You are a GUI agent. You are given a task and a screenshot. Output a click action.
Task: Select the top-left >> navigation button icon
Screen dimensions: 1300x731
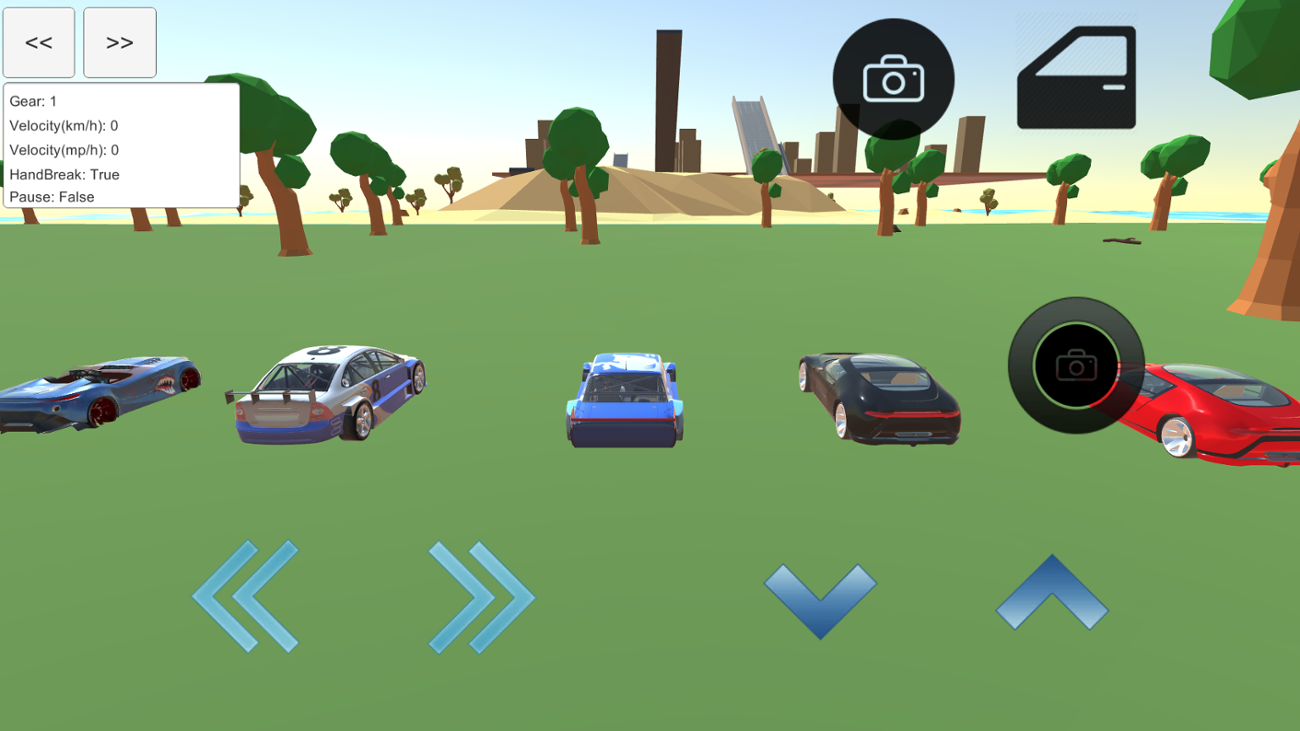[119, 42]
